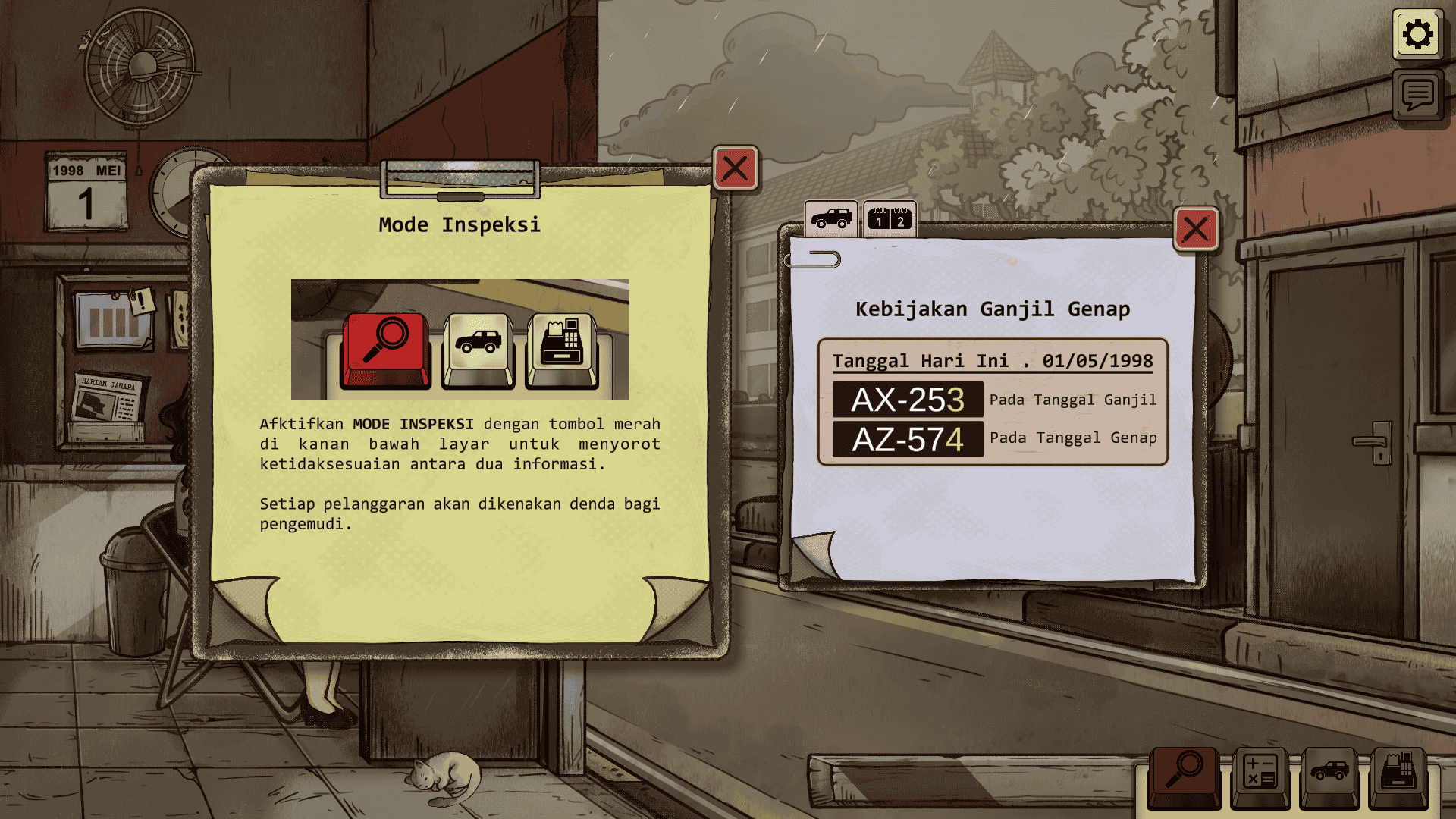
Task: Dismiss the Mode Inspeksi clipboard via its red X
Action: tap(736, 167)
